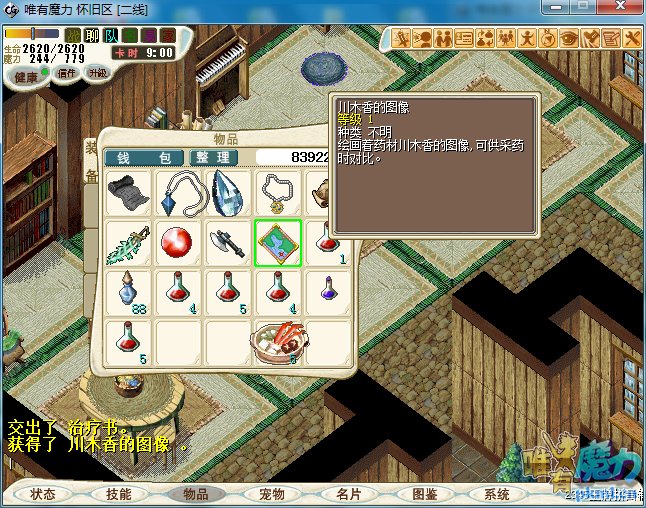Select the large crystal shard slot
The width and height of the screenshot is (646, 508).
pyautogui.click(x=228, y=192)
